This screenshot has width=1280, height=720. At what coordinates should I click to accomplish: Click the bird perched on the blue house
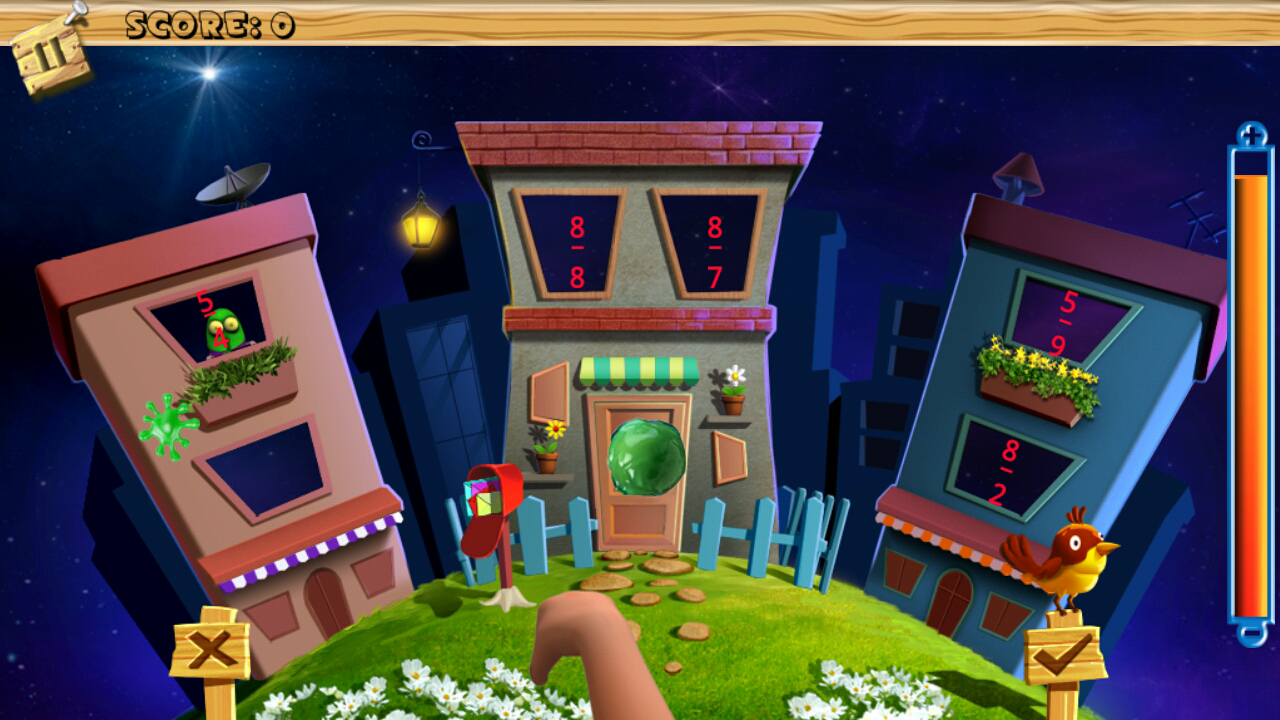(1072, 560)
